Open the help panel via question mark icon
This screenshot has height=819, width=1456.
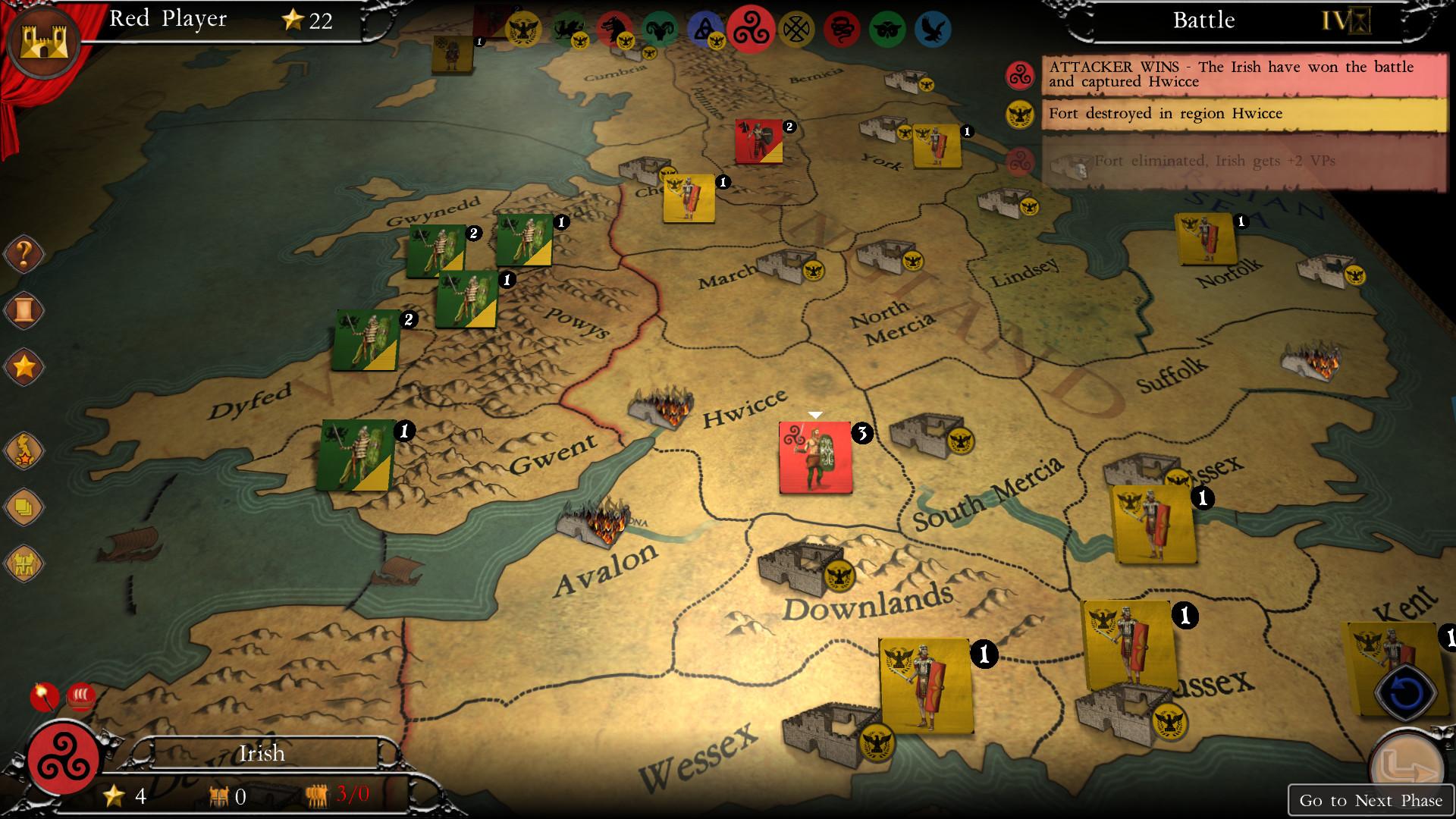pyautogui.click(x=23, y=255)
